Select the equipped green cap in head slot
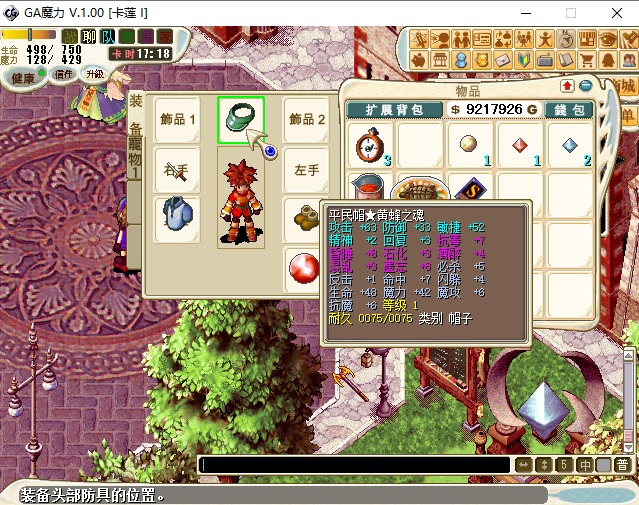639x505 pixels. coord(240,119)
